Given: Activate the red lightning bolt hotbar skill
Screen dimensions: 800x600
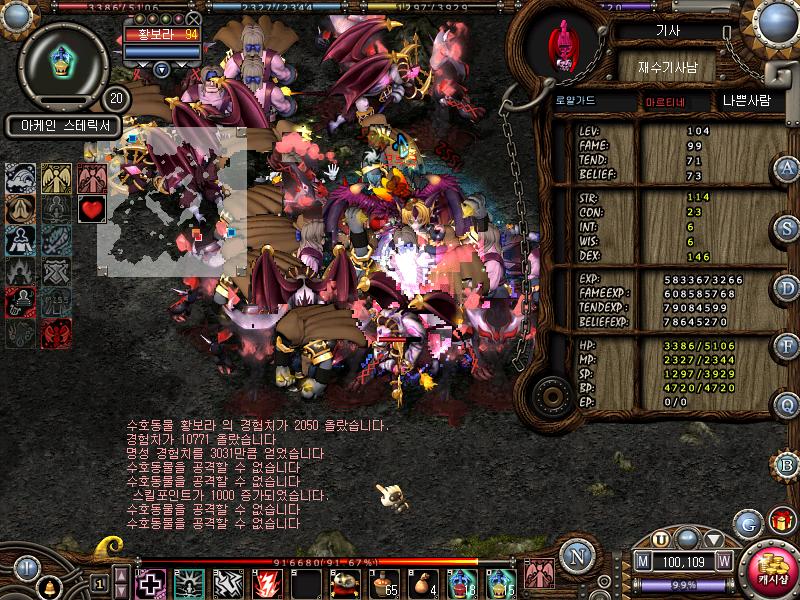Looking at the screenshot, I should point(267,582).
